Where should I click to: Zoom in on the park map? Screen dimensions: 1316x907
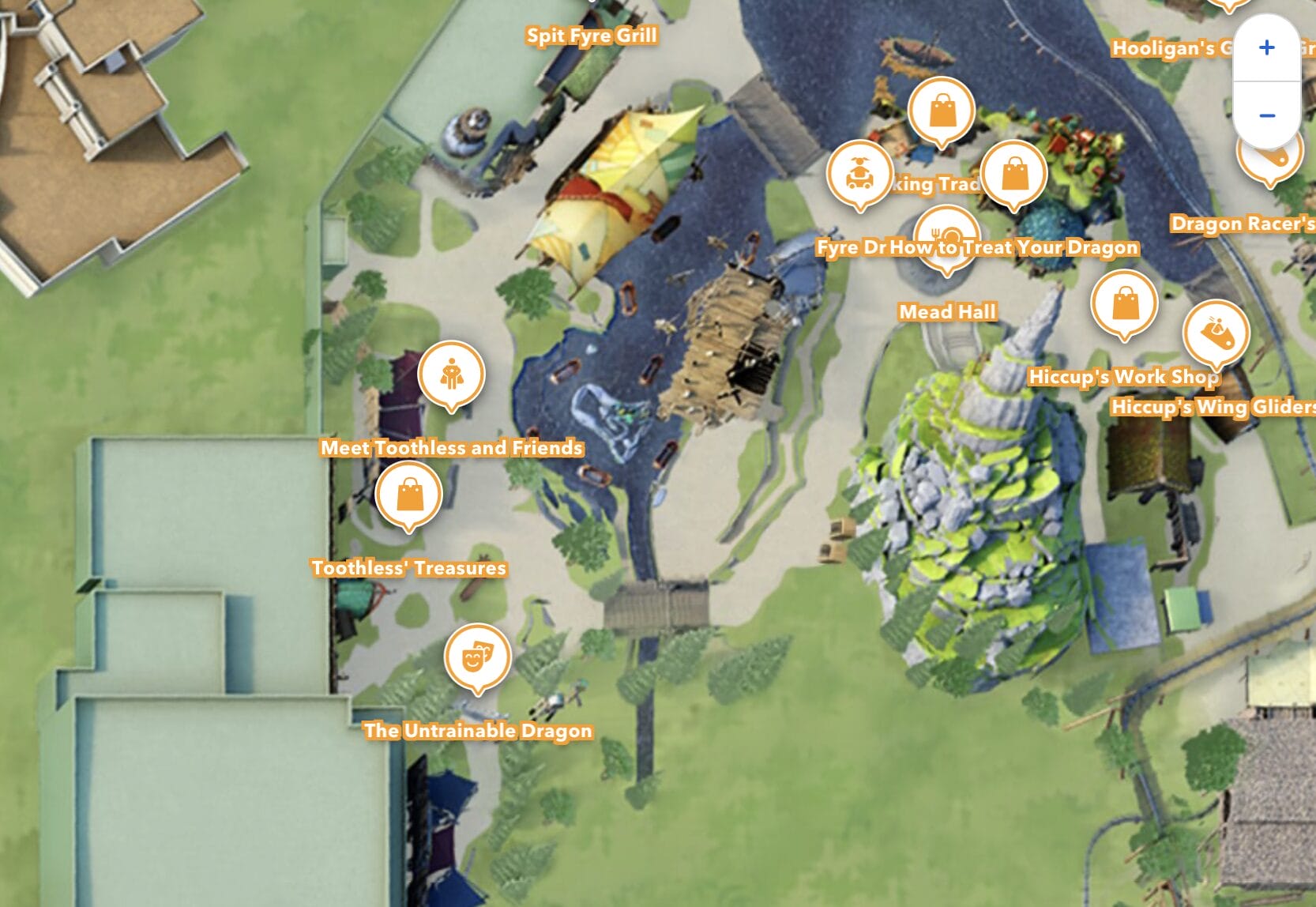tap(1266, 48)
